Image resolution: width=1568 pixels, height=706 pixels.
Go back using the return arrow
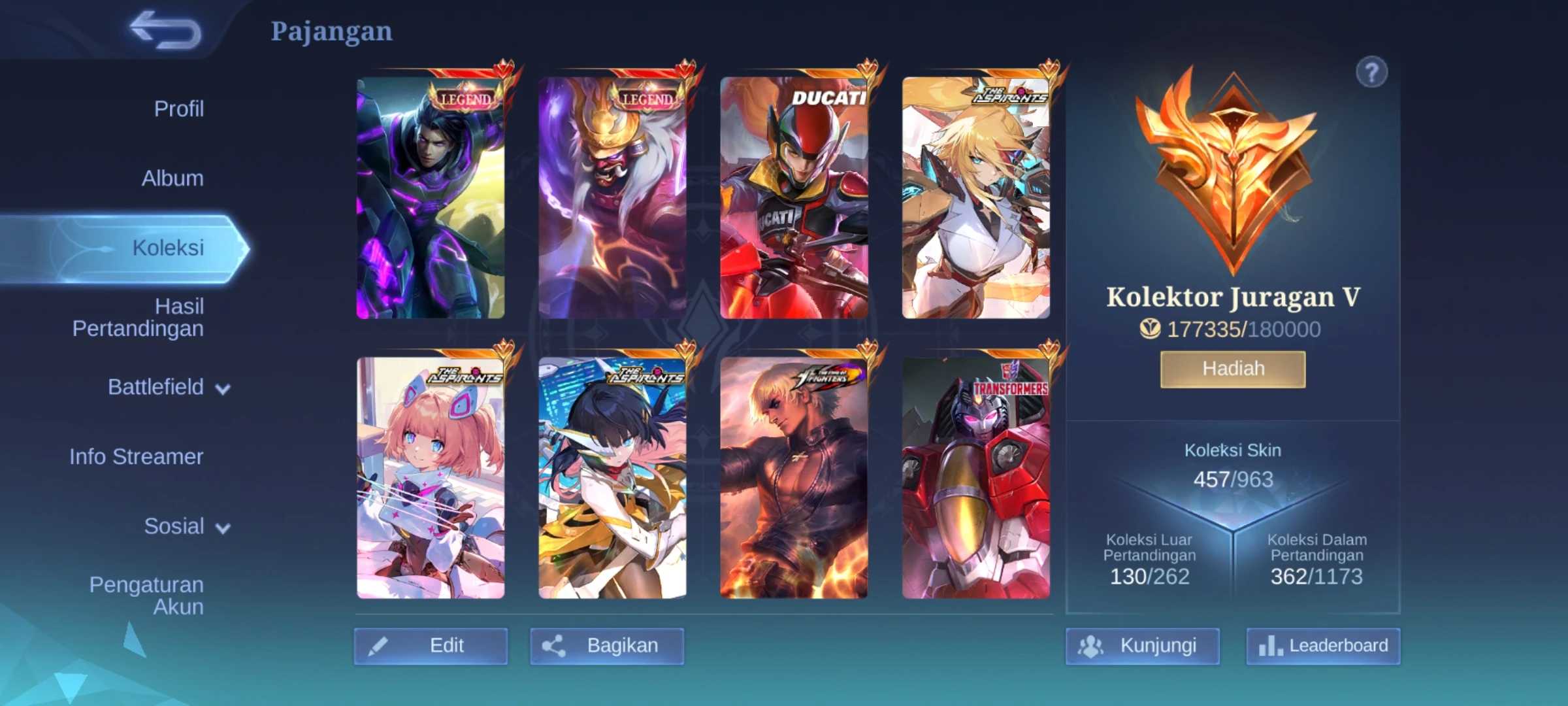[x=166, y=31]
